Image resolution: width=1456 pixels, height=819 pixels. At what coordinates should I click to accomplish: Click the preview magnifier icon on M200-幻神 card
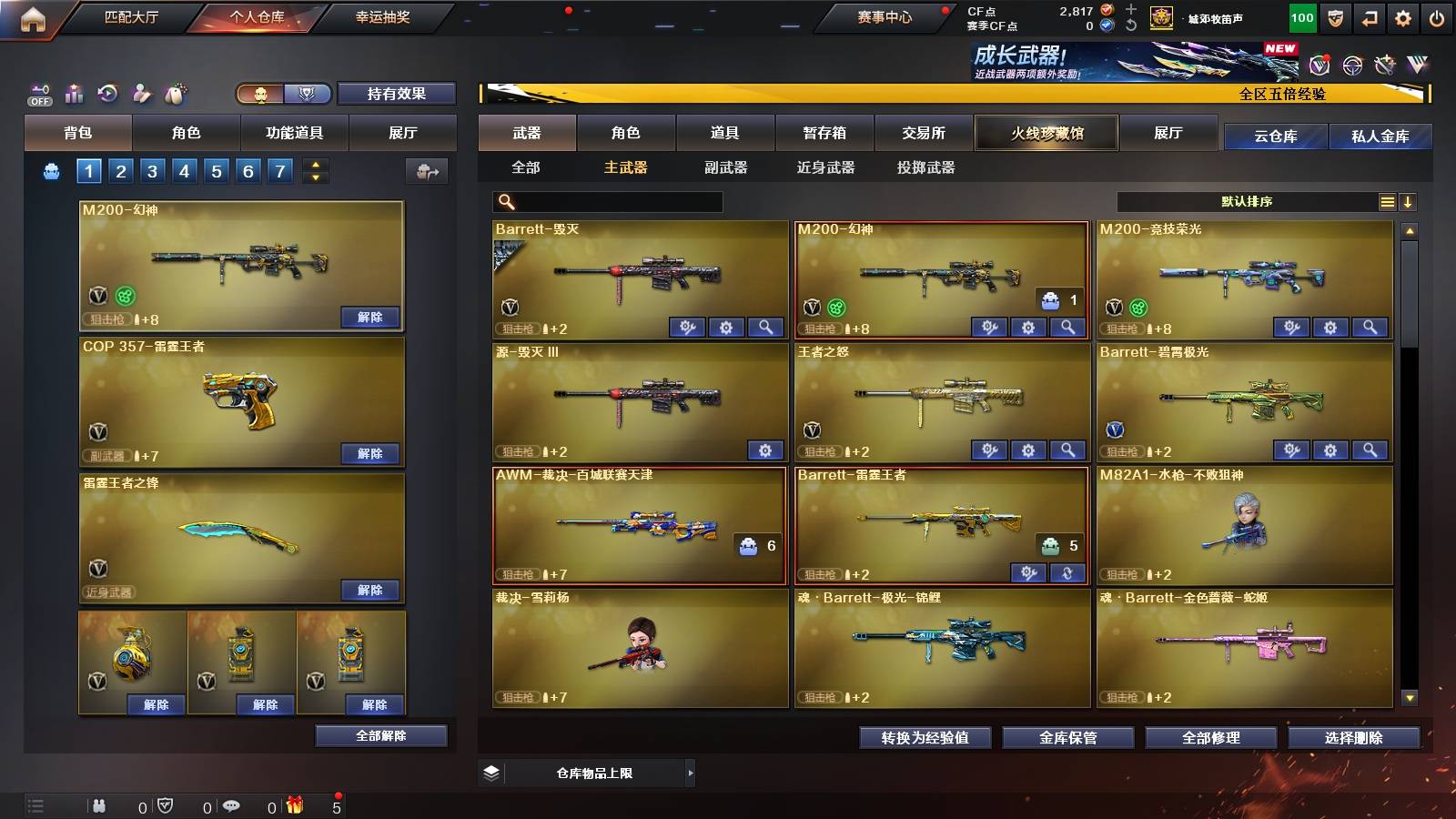coord(1070,326)
